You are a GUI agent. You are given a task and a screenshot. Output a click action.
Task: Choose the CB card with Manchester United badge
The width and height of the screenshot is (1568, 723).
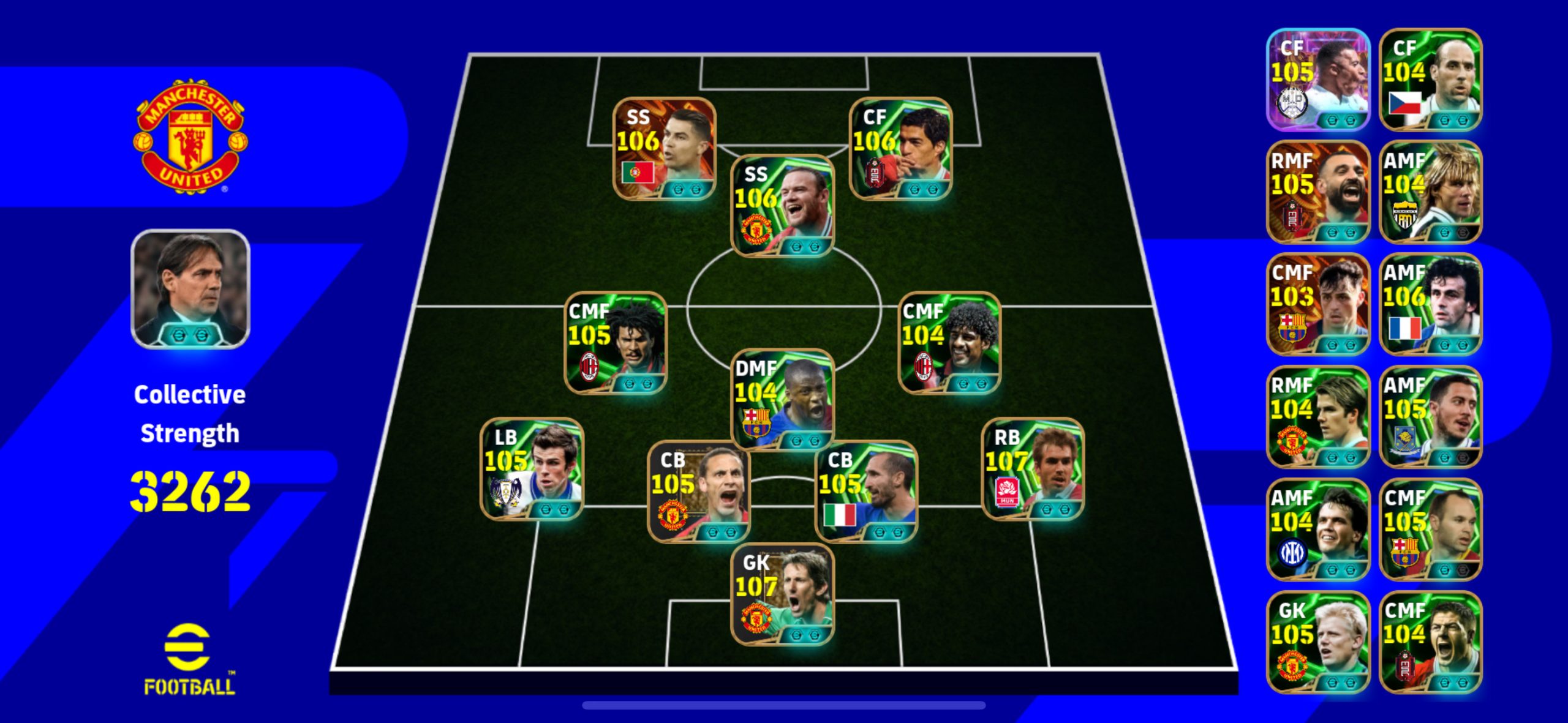point(699,492)
